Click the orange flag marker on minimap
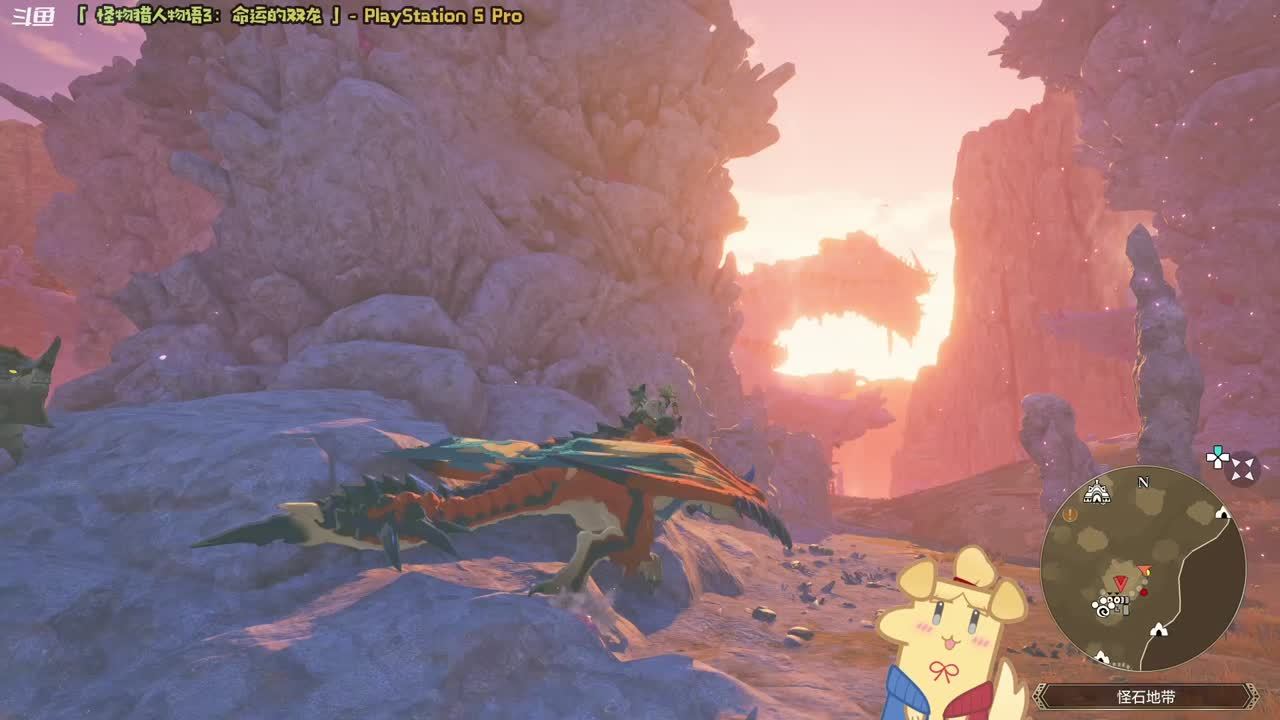This screenshot has width=1280, height=720. coord(1144,571)
